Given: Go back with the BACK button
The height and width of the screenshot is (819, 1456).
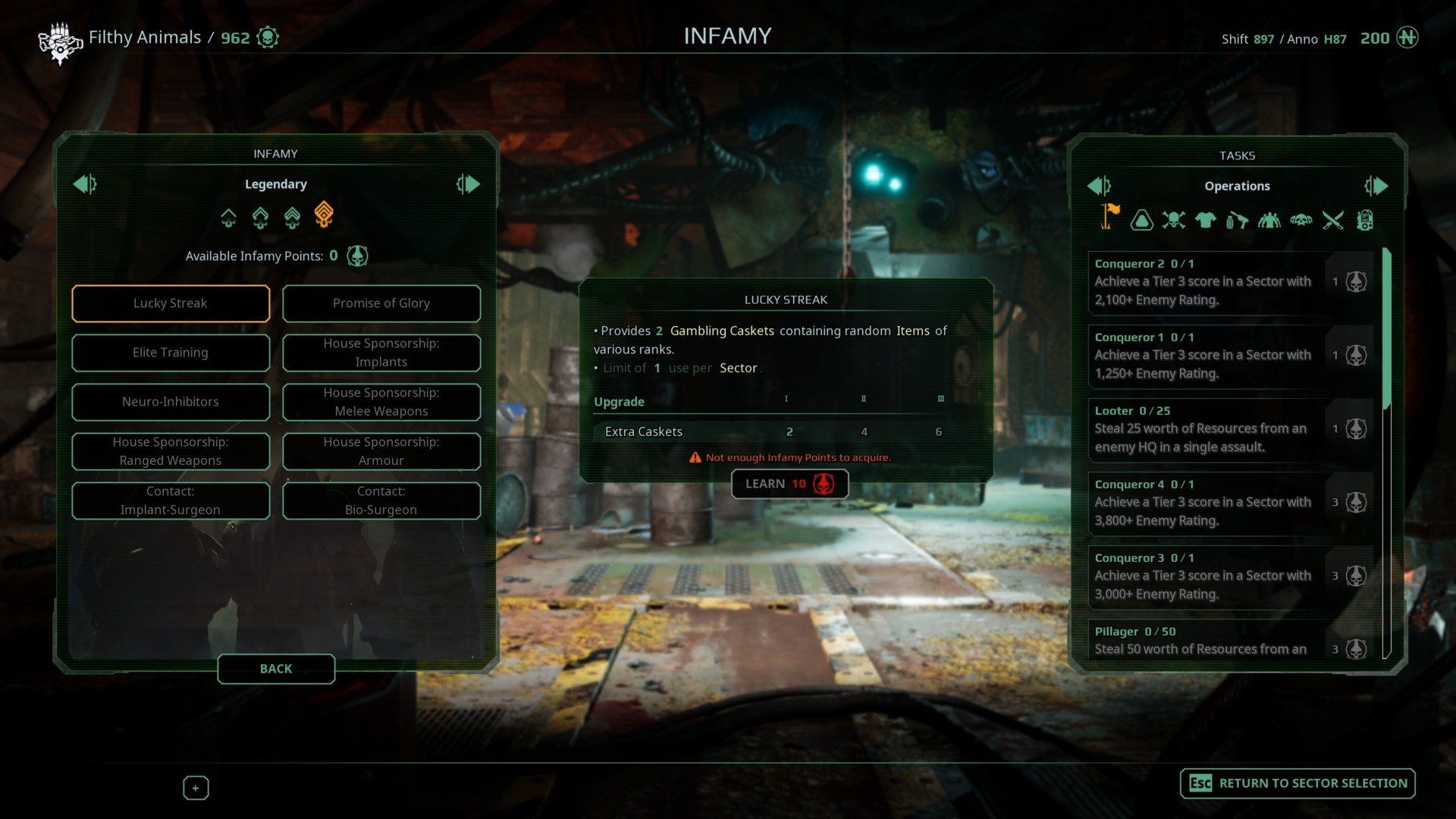Looking at the screenshot, I should click(x=276, y=669).
